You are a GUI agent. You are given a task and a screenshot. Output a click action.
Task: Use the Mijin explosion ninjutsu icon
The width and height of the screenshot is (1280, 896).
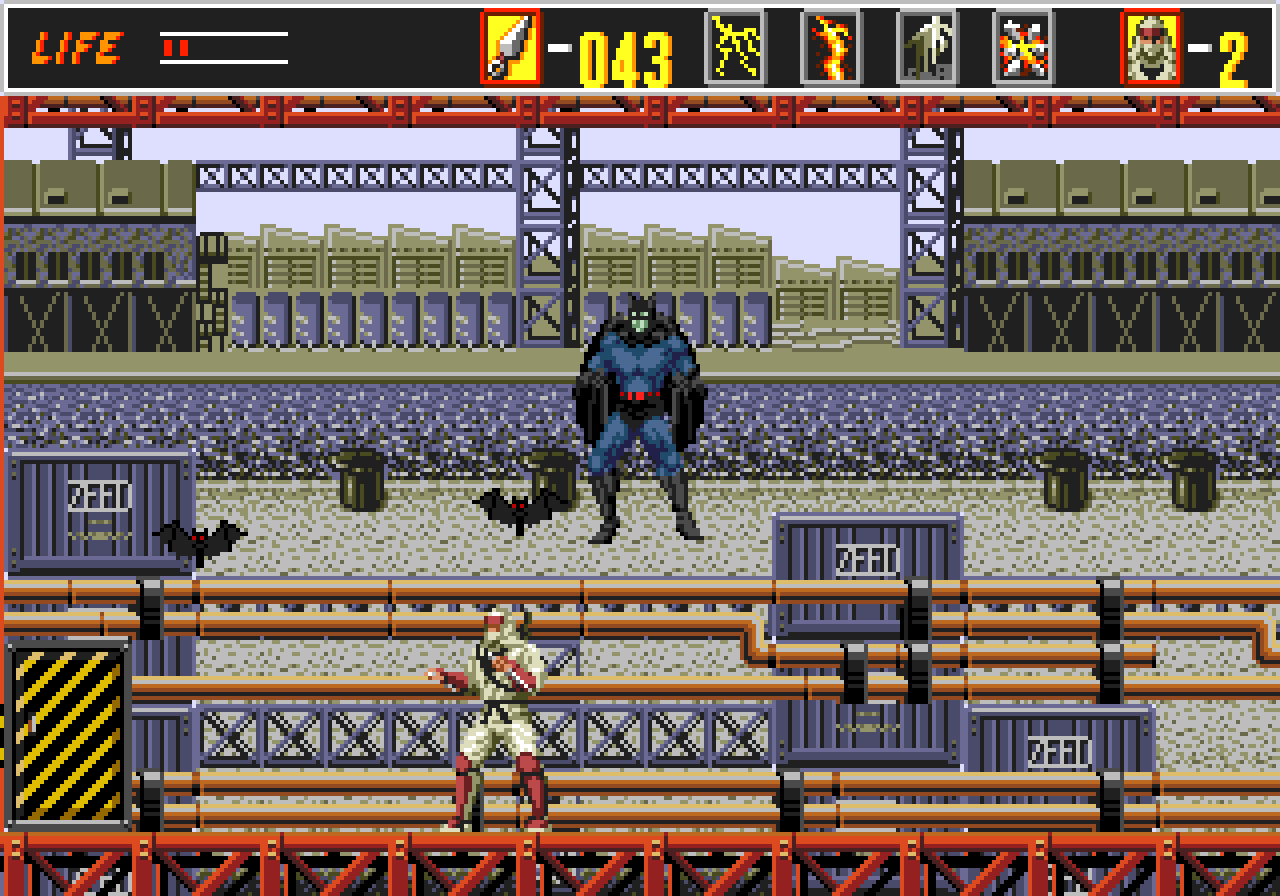tap(1023, 47)
